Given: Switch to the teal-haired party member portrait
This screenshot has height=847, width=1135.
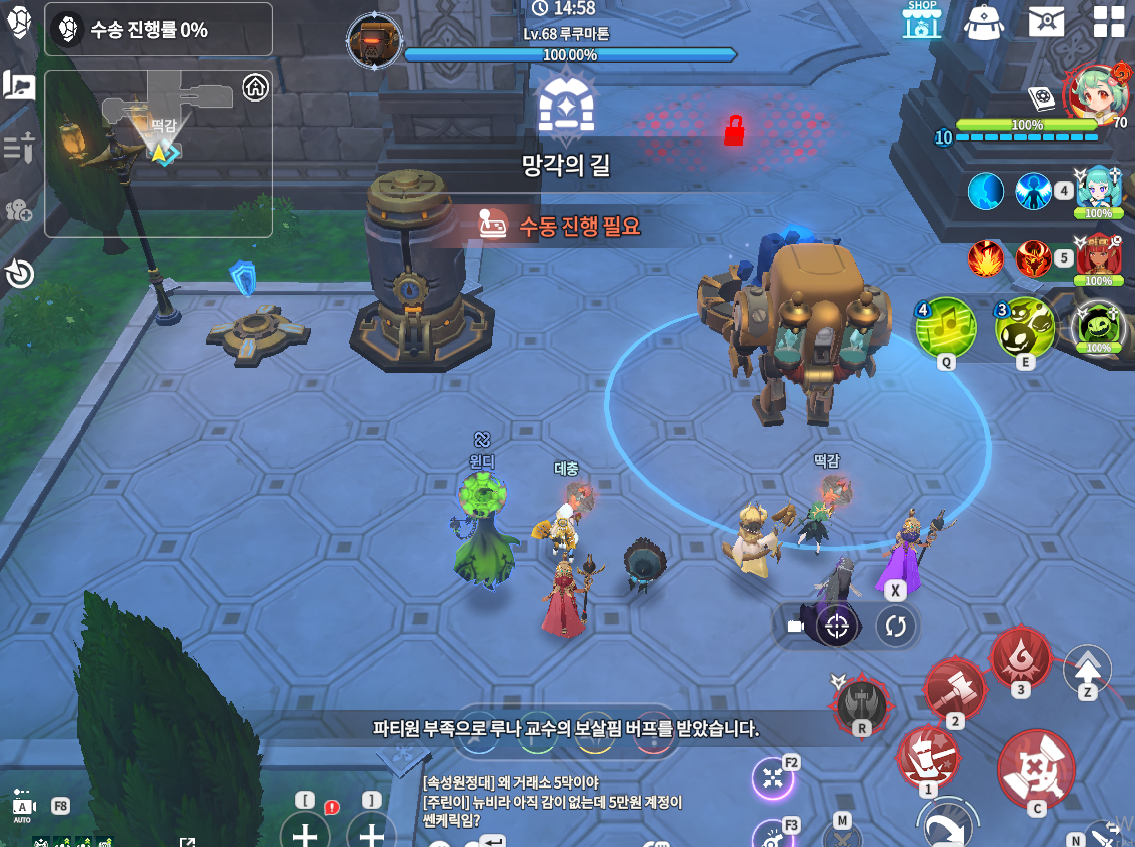Looking at the screenshot, I should [x=1098, y=189].
